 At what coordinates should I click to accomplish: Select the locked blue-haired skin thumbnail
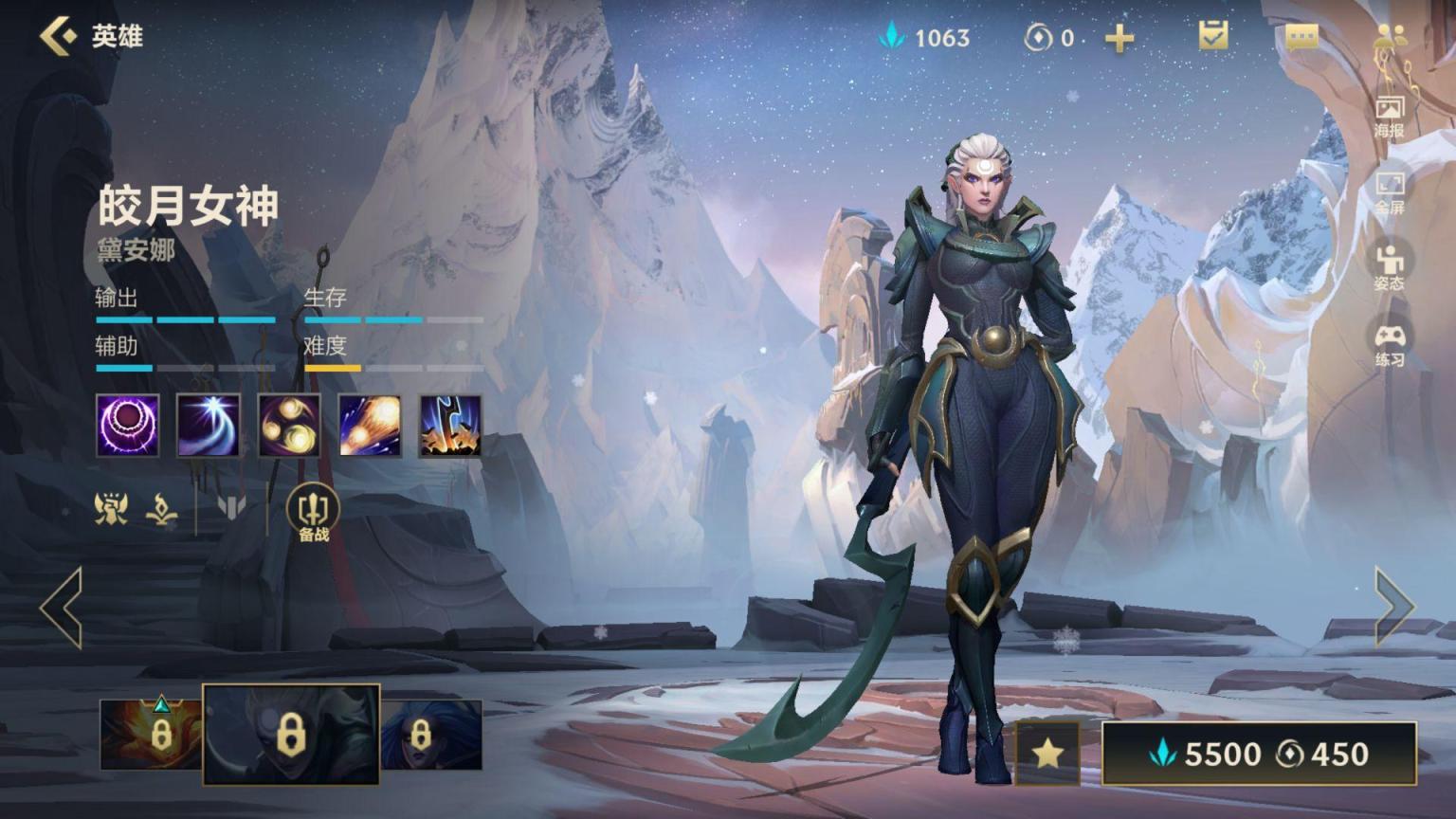(x=431, y=734)
